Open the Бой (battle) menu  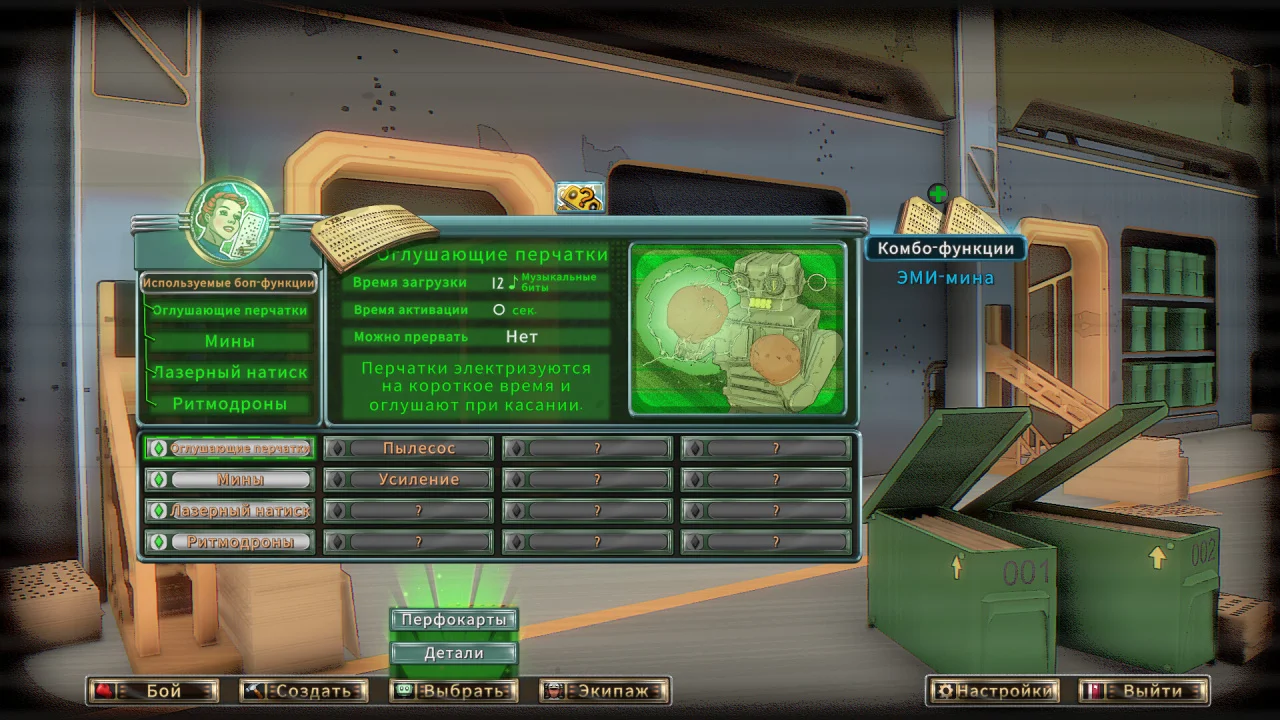pos(153,690)
